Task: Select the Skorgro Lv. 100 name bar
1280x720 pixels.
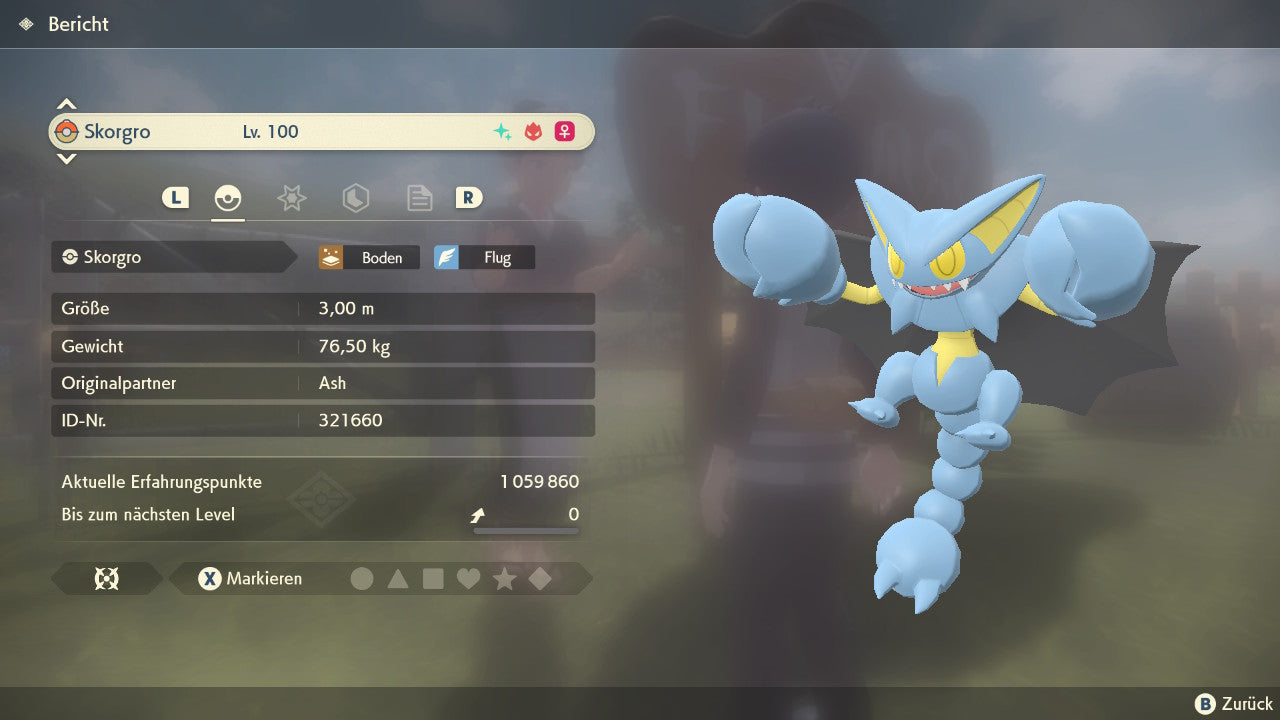Action: tap(321, 132)
